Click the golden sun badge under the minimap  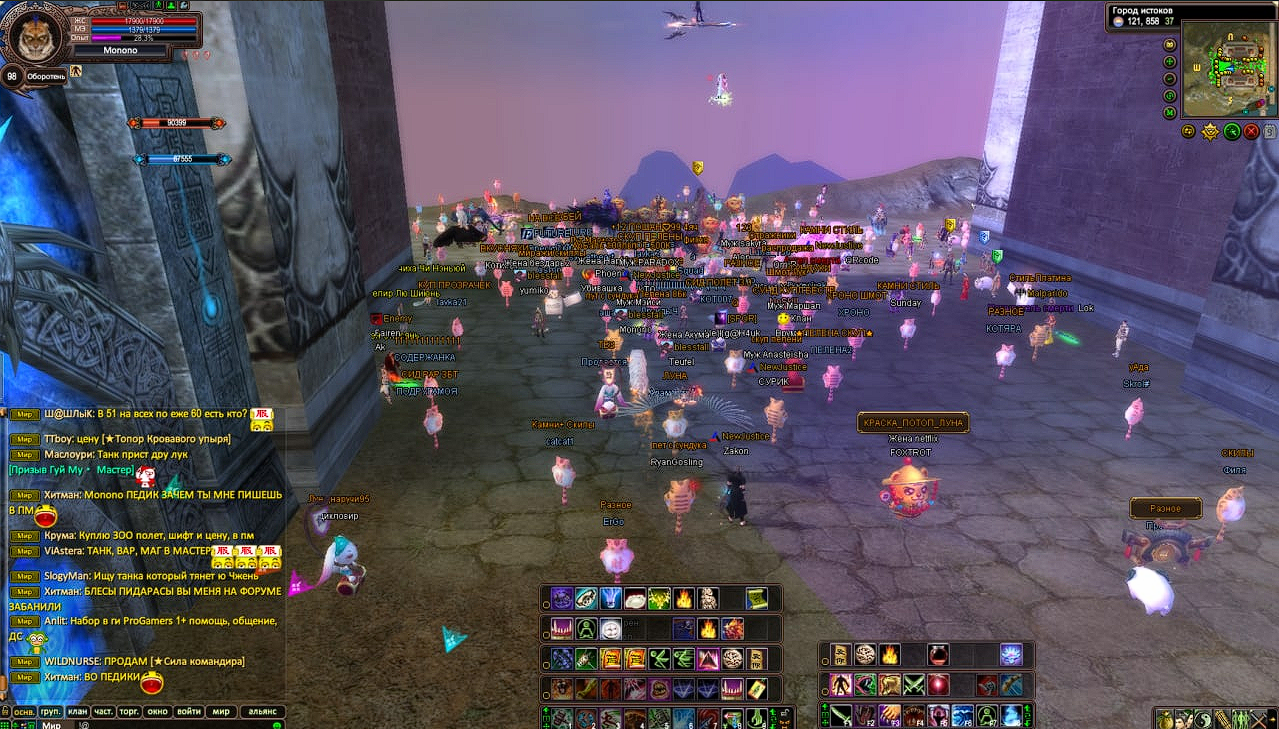[x=1210, y=131]
